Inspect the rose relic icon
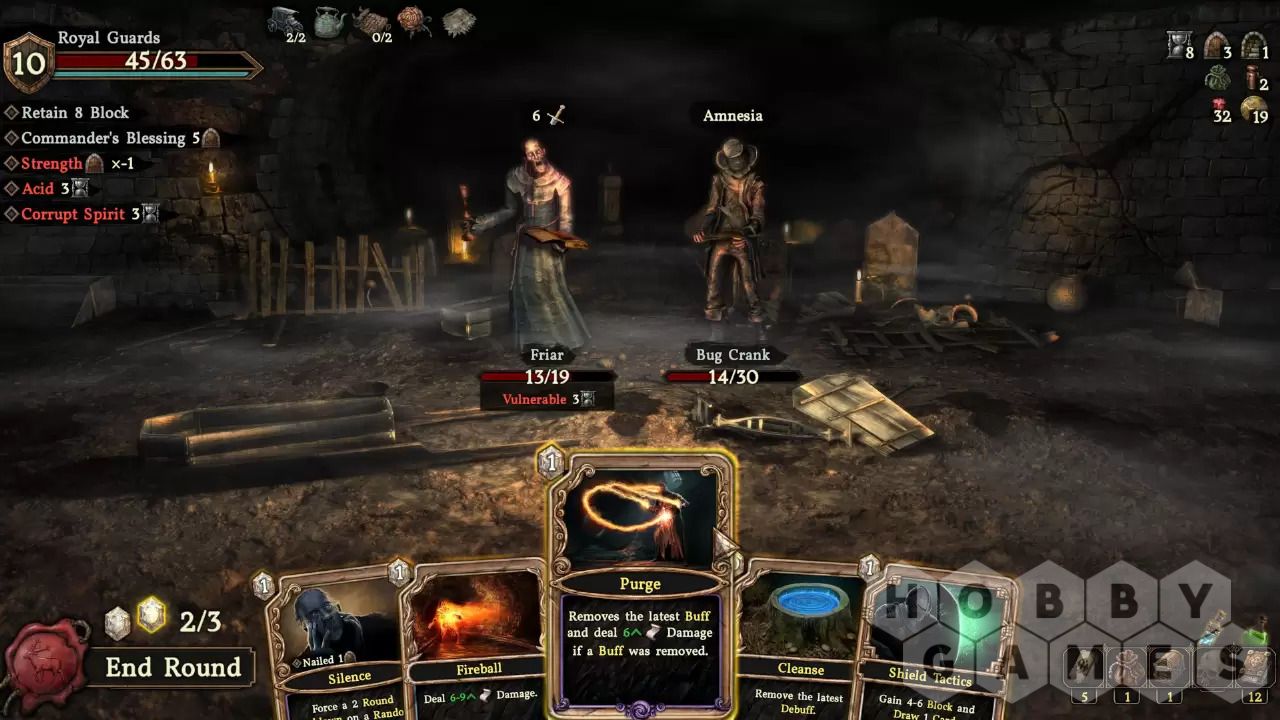The height and width of the screenshot is (720, 1280). (413, 21)
